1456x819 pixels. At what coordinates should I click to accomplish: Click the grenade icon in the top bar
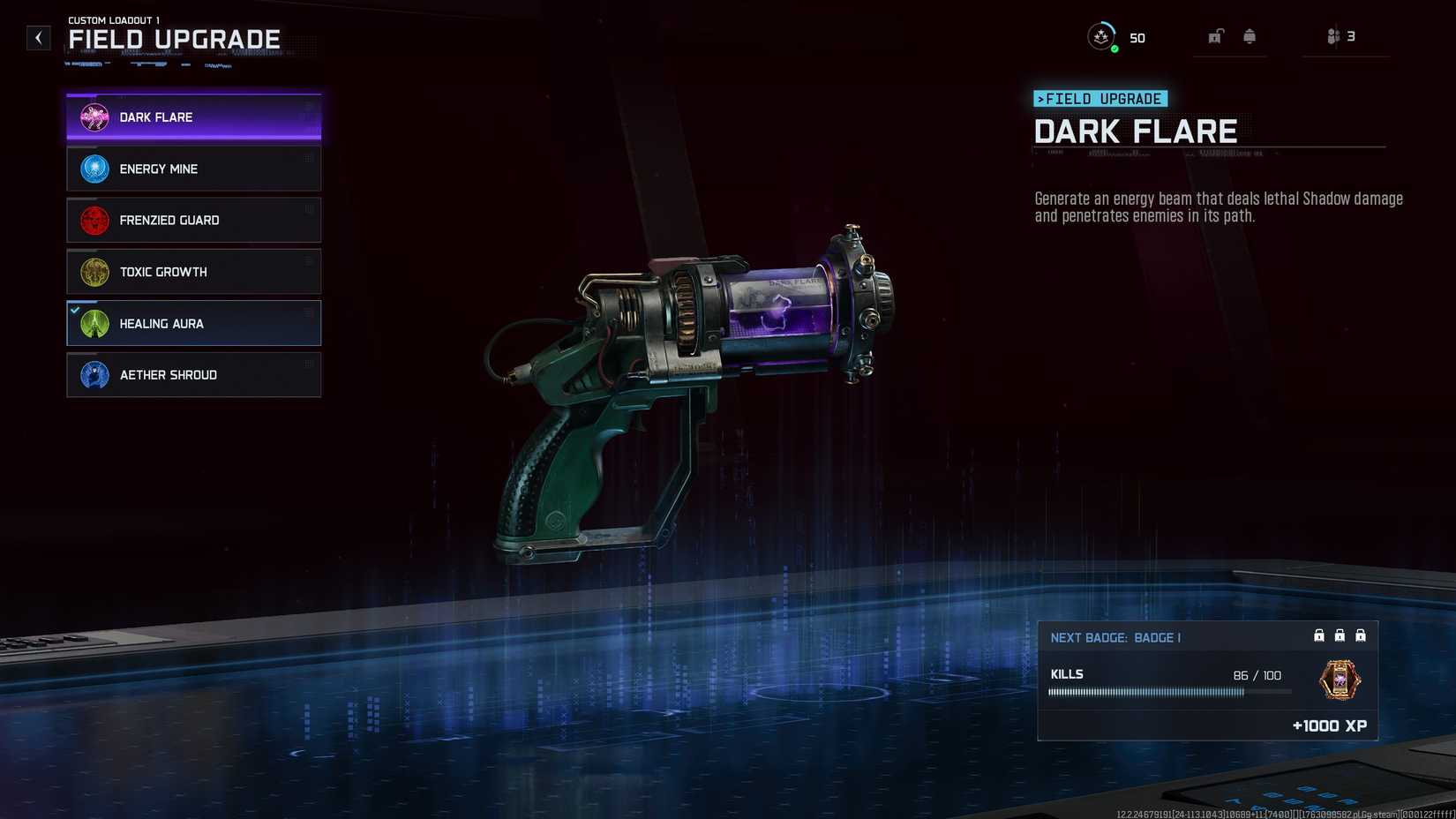pos(1249,36)
